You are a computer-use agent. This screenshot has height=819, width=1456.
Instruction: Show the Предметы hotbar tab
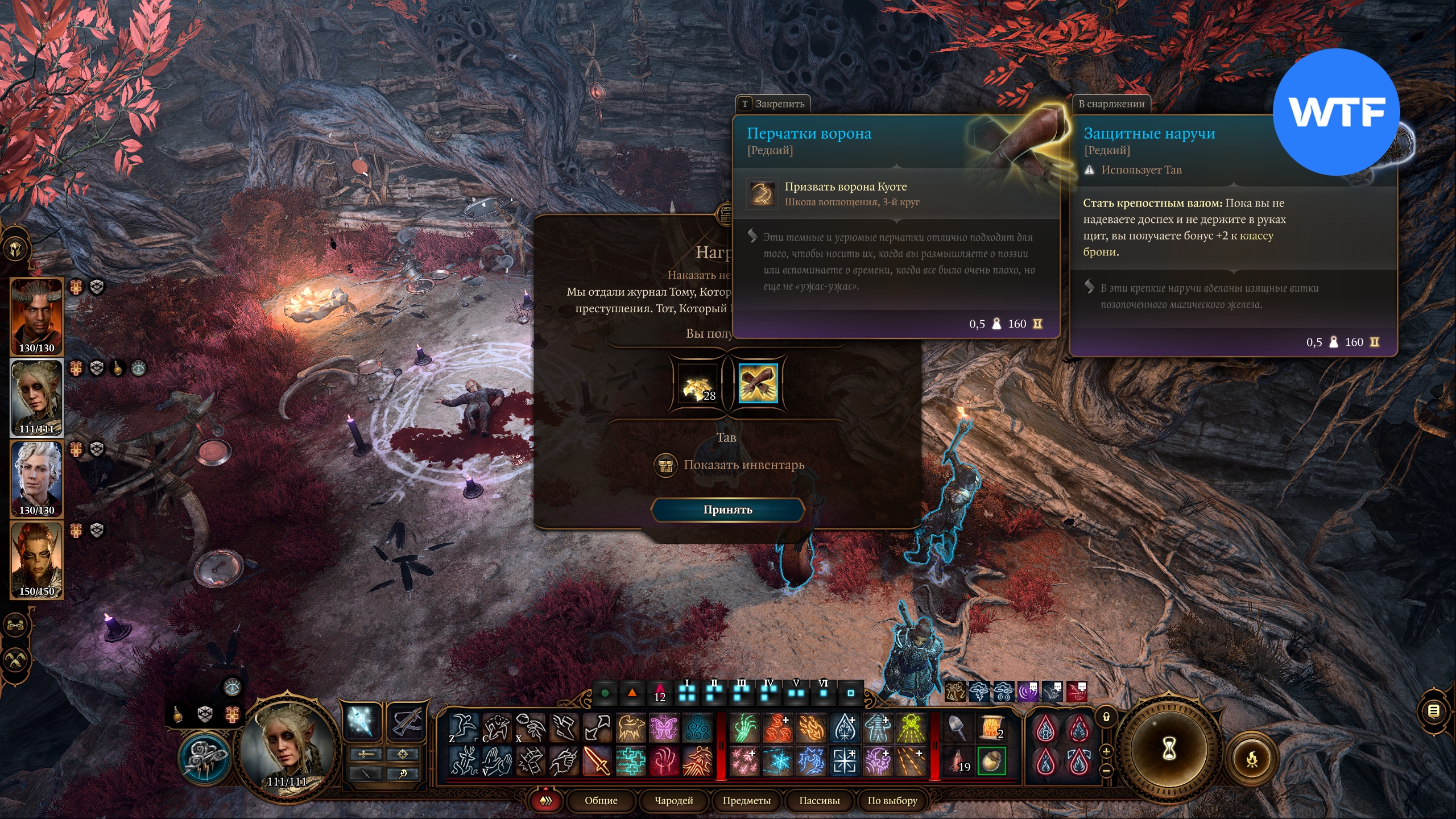click(x=746, y=801)
